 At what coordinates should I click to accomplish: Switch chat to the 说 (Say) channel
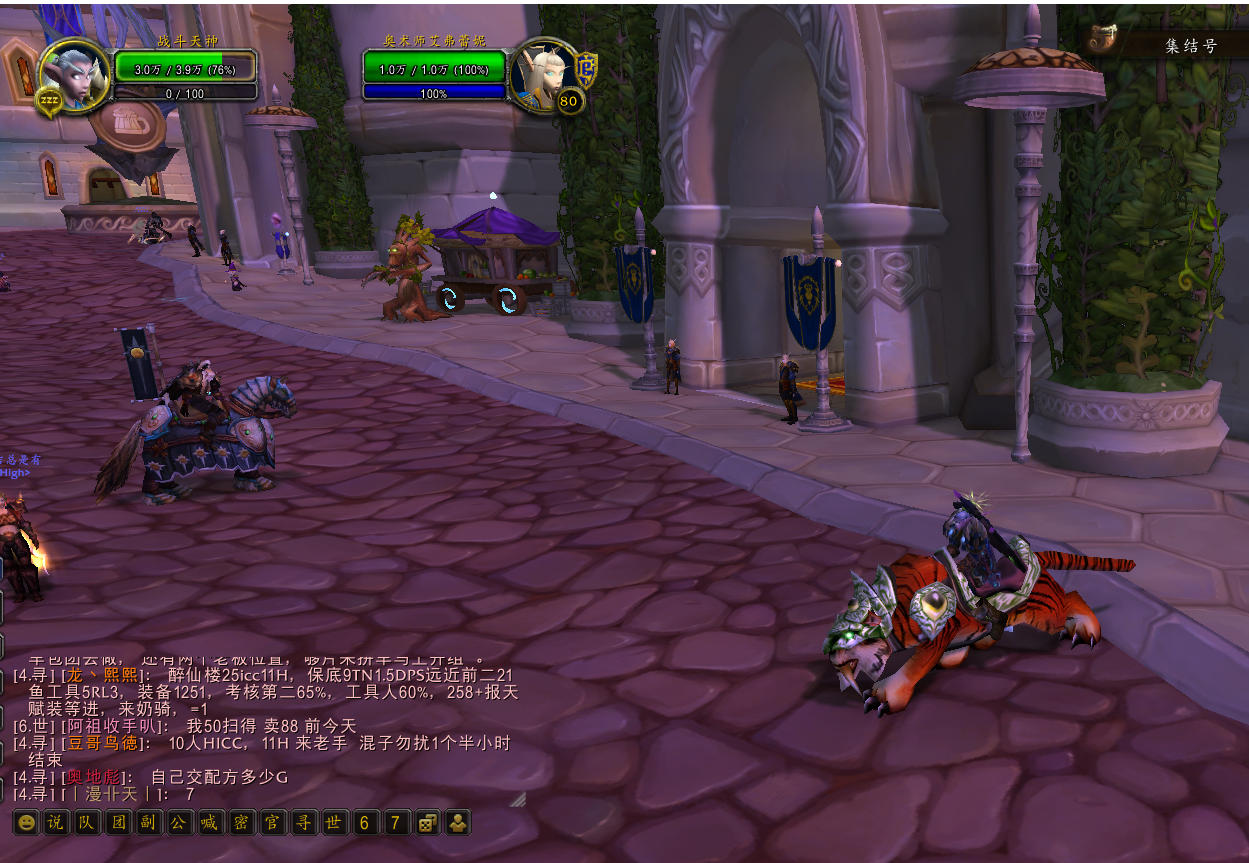coord(56,823)
